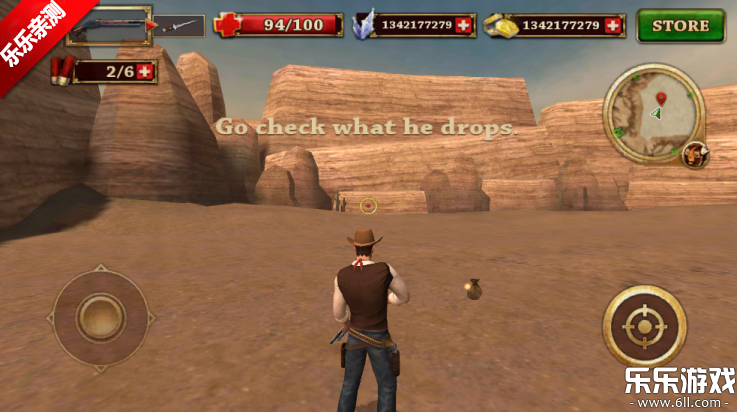Buy more gold with the plus button
The width and height of the screenshot is (737, 412).
(x=613, y=25)
